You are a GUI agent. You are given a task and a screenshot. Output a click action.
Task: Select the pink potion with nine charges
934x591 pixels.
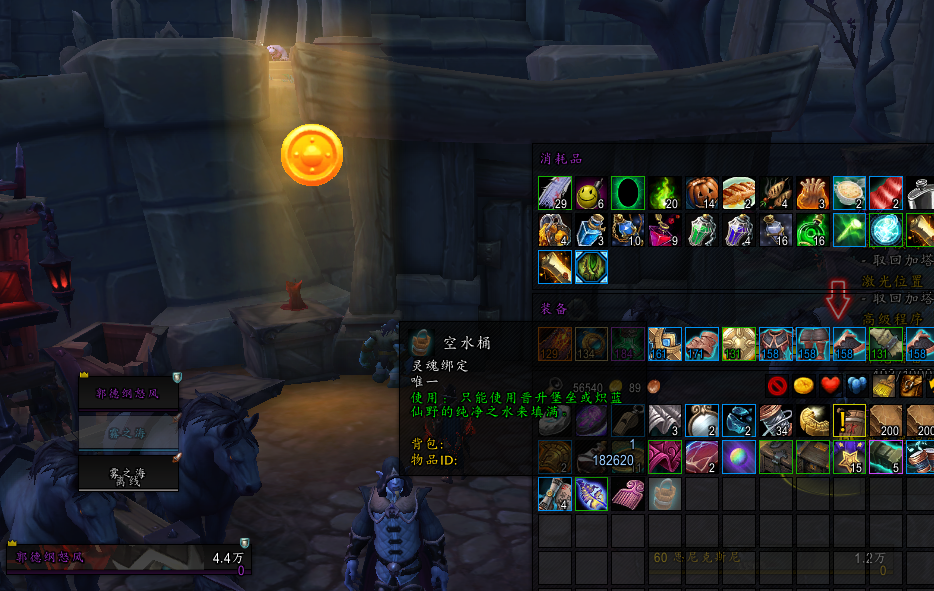[665, 230]
